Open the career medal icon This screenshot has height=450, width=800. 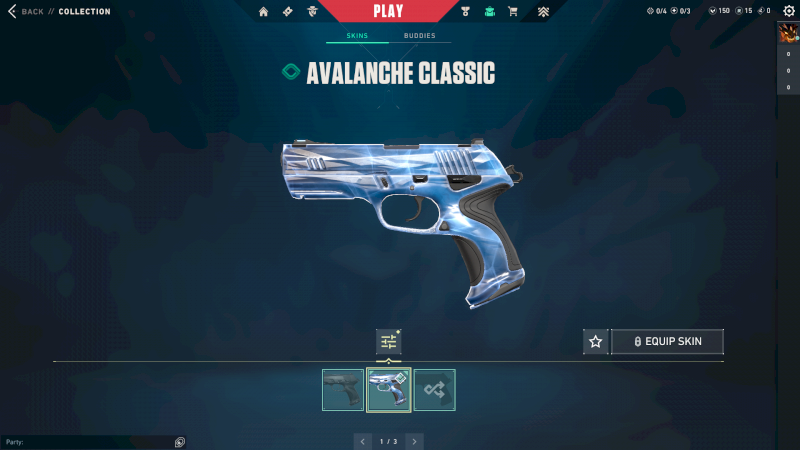tap(465, 12)
